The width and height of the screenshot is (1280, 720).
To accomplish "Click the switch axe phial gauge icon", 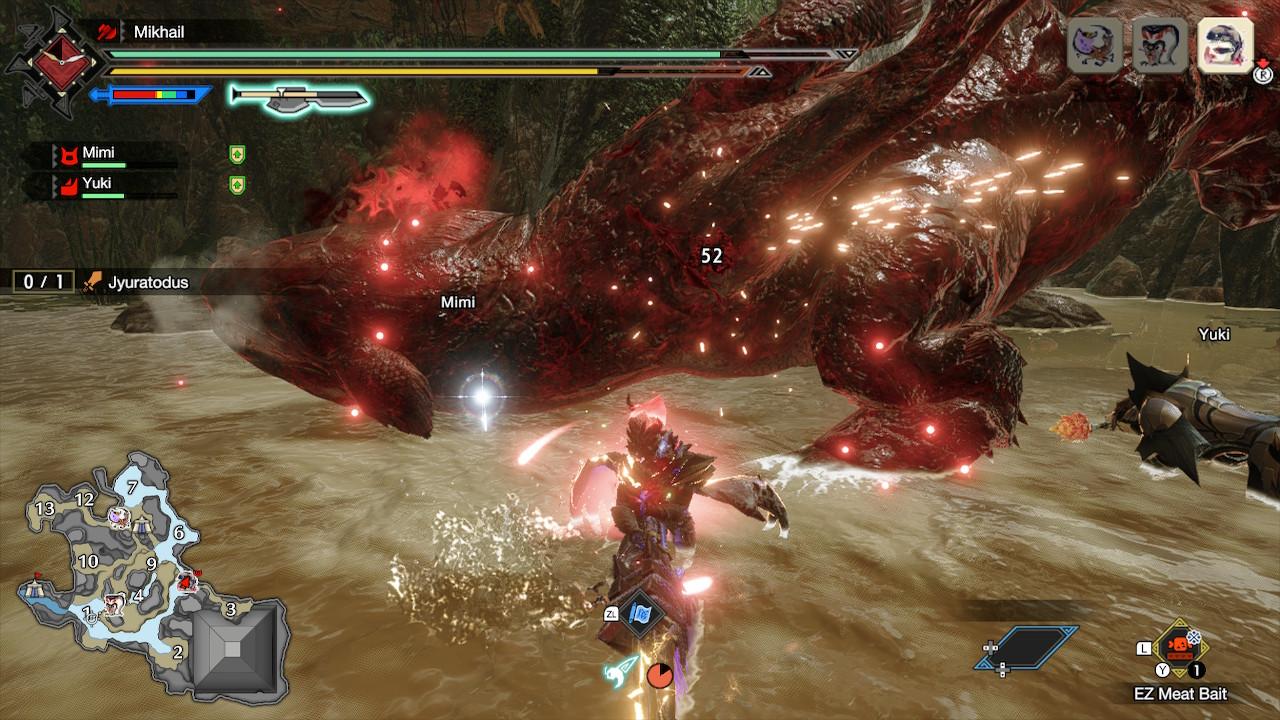I will [x=299, y=96].
